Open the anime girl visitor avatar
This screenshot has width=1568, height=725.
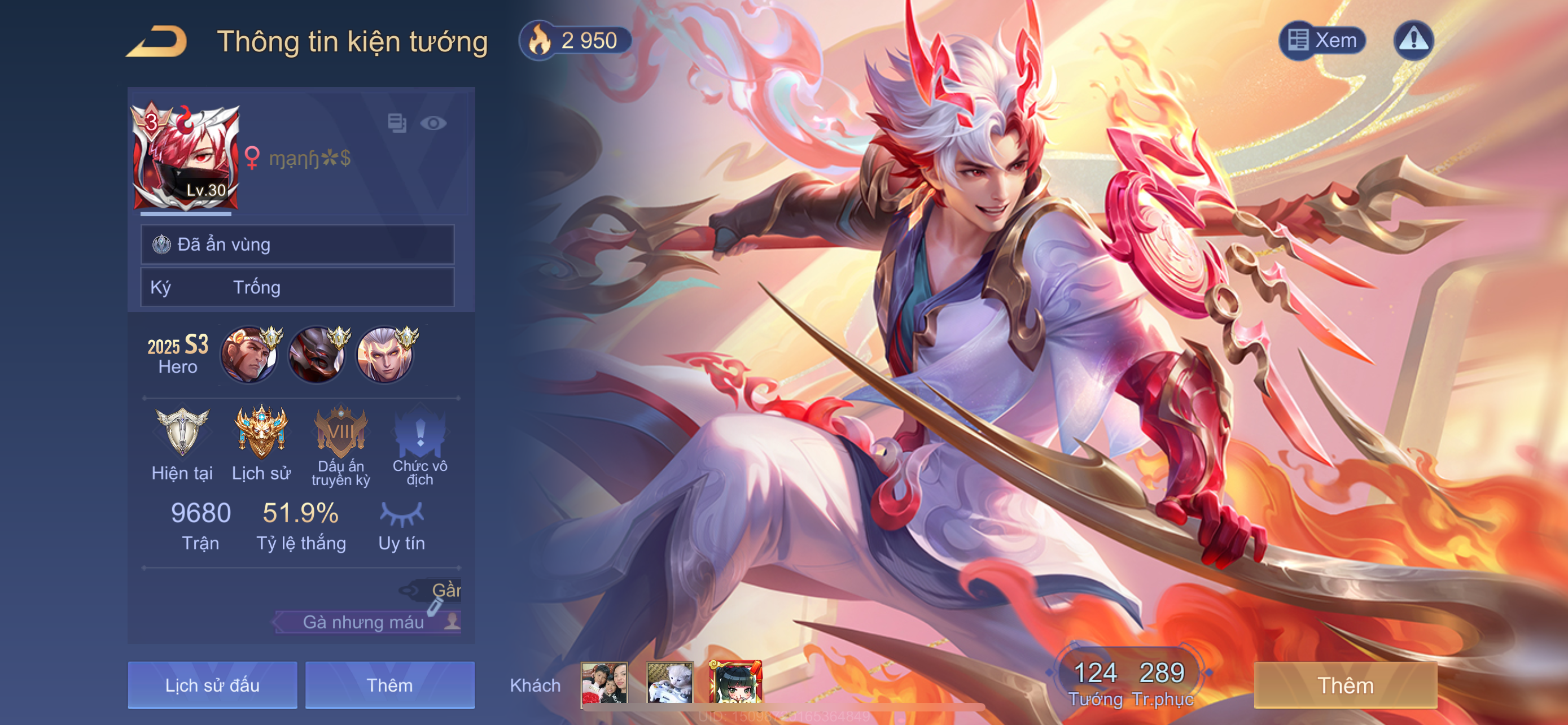(x=735, y=683)
